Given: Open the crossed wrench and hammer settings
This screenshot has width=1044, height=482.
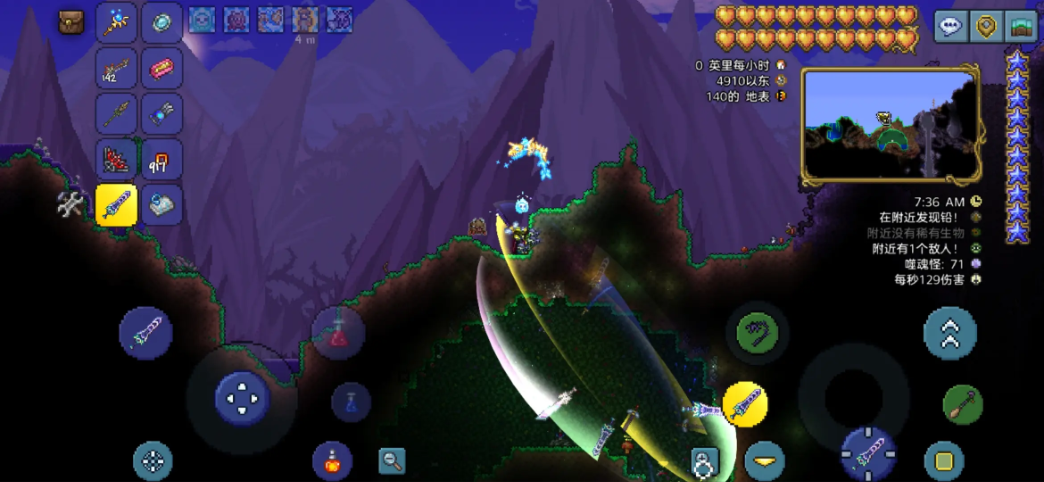Looking at the screenshot, I should coord(71,204).
